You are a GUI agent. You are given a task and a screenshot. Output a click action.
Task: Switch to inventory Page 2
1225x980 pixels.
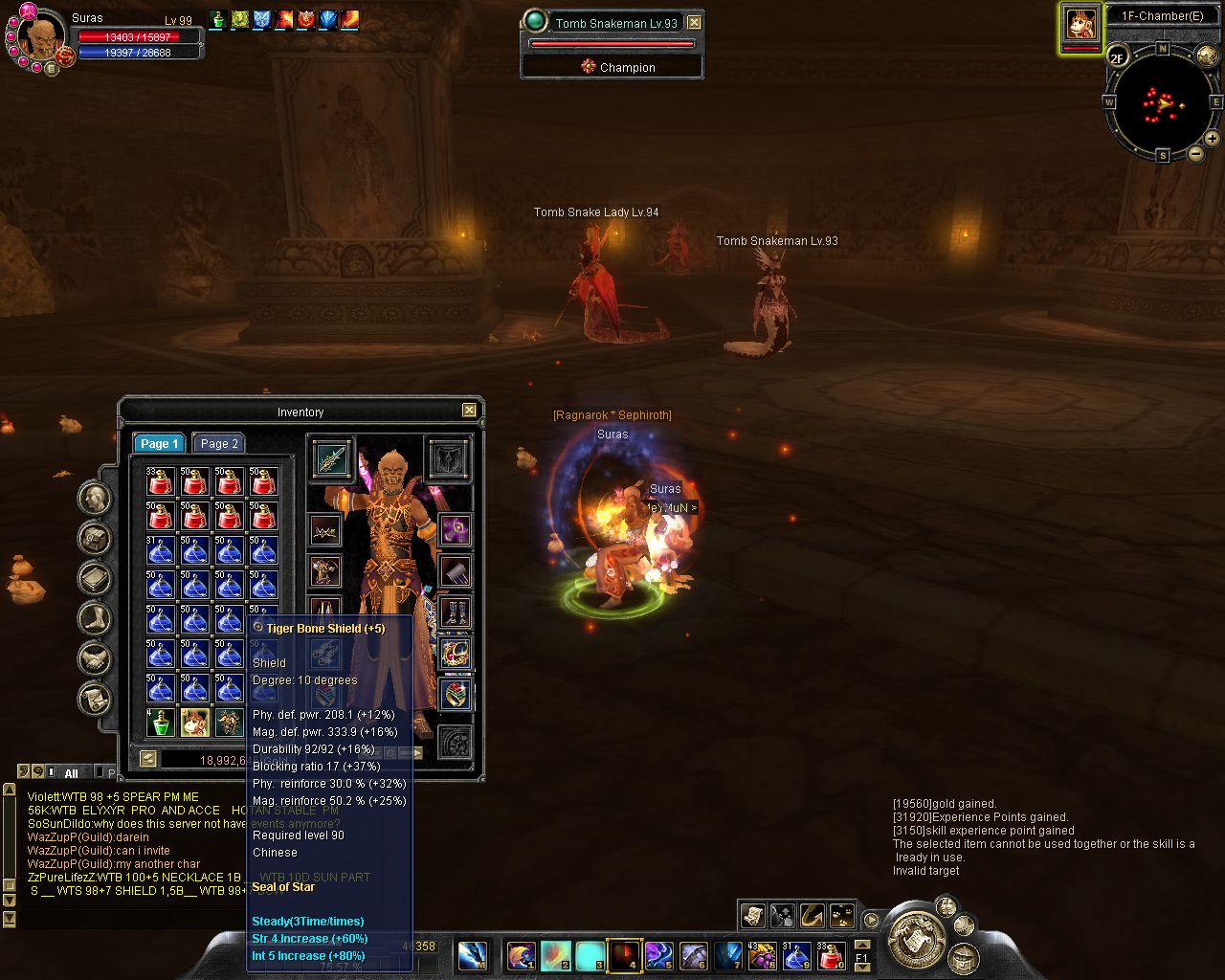[219, 443]
